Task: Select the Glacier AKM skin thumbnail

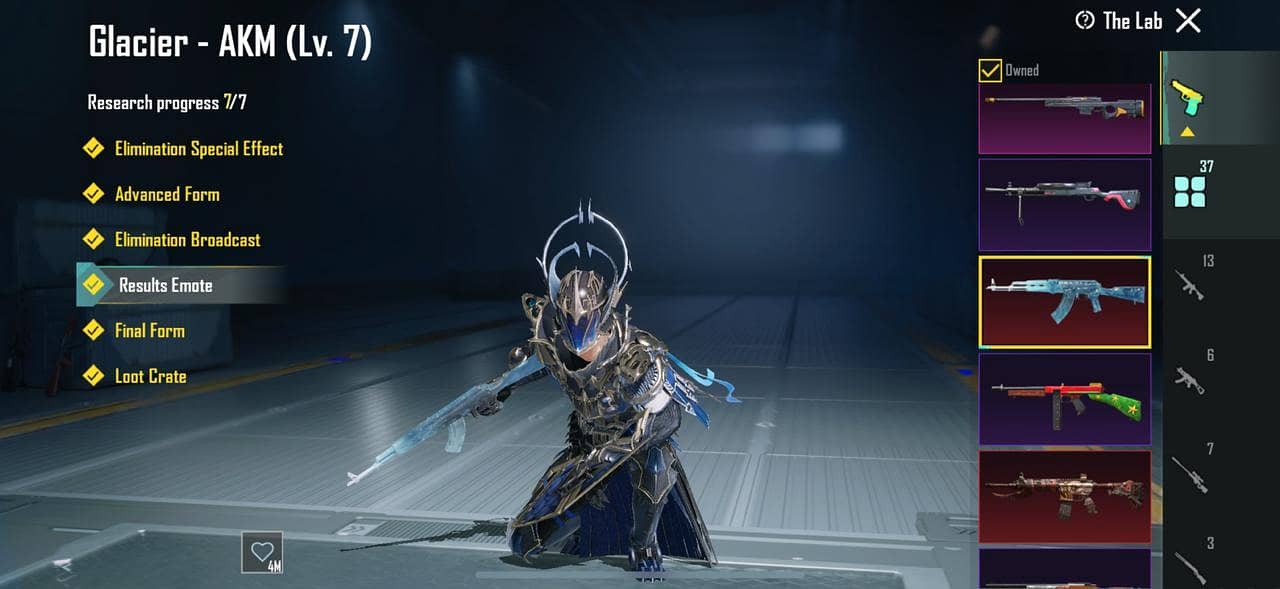Action: point(1064,301)
